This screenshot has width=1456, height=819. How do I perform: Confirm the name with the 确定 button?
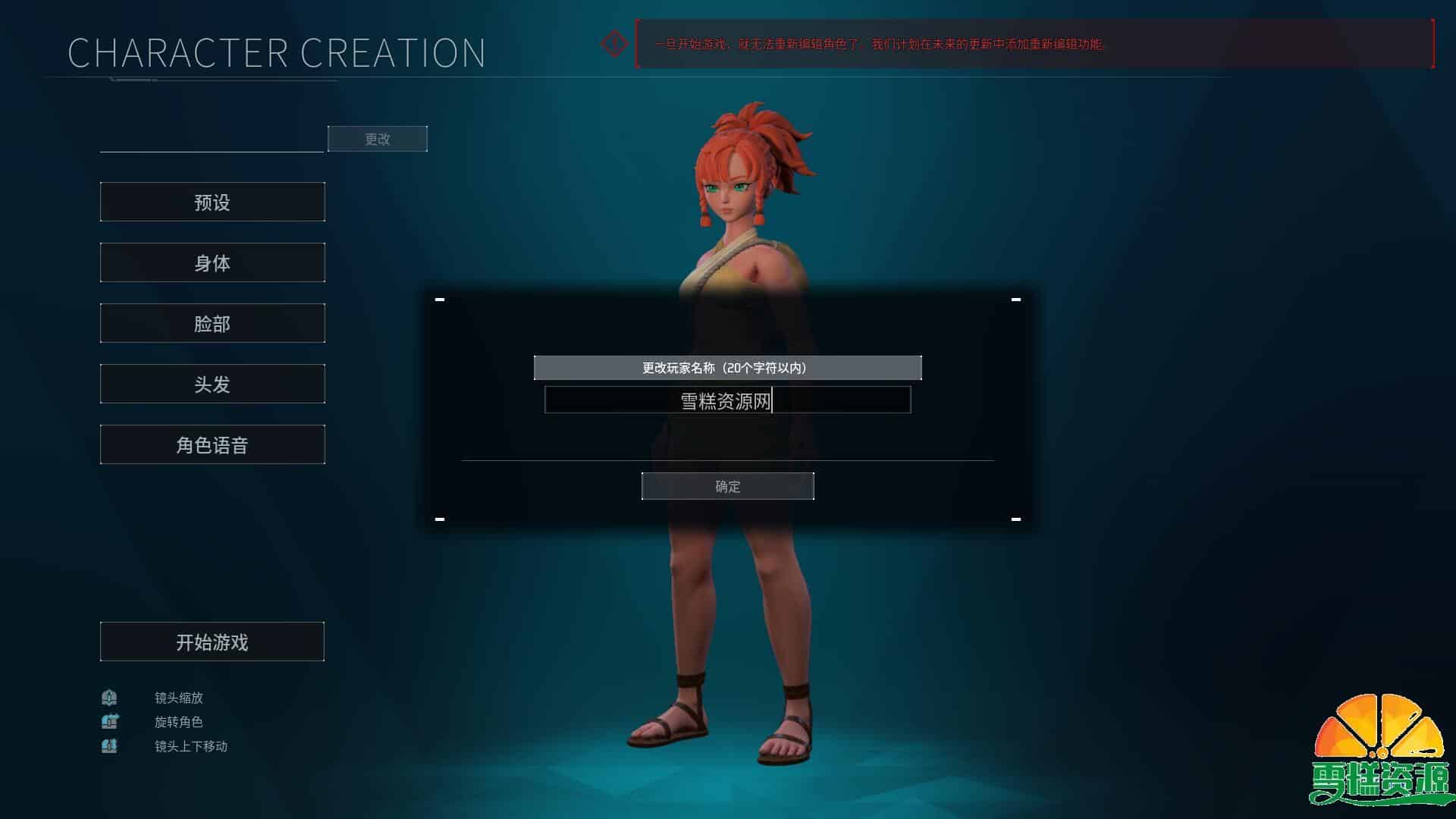727,486
